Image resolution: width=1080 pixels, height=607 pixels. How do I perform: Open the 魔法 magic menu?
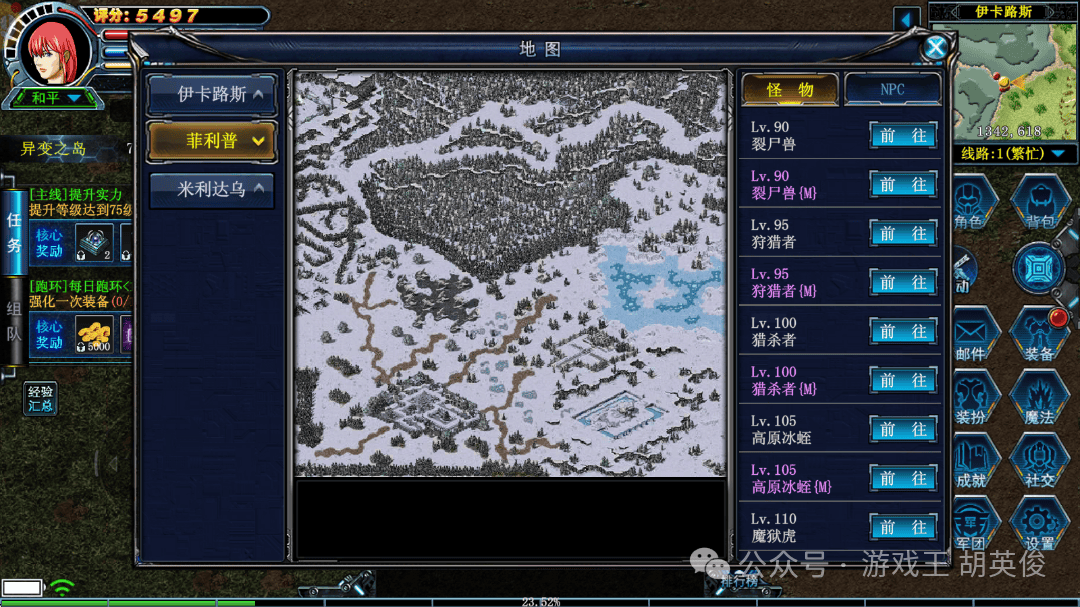[1040, 400]
